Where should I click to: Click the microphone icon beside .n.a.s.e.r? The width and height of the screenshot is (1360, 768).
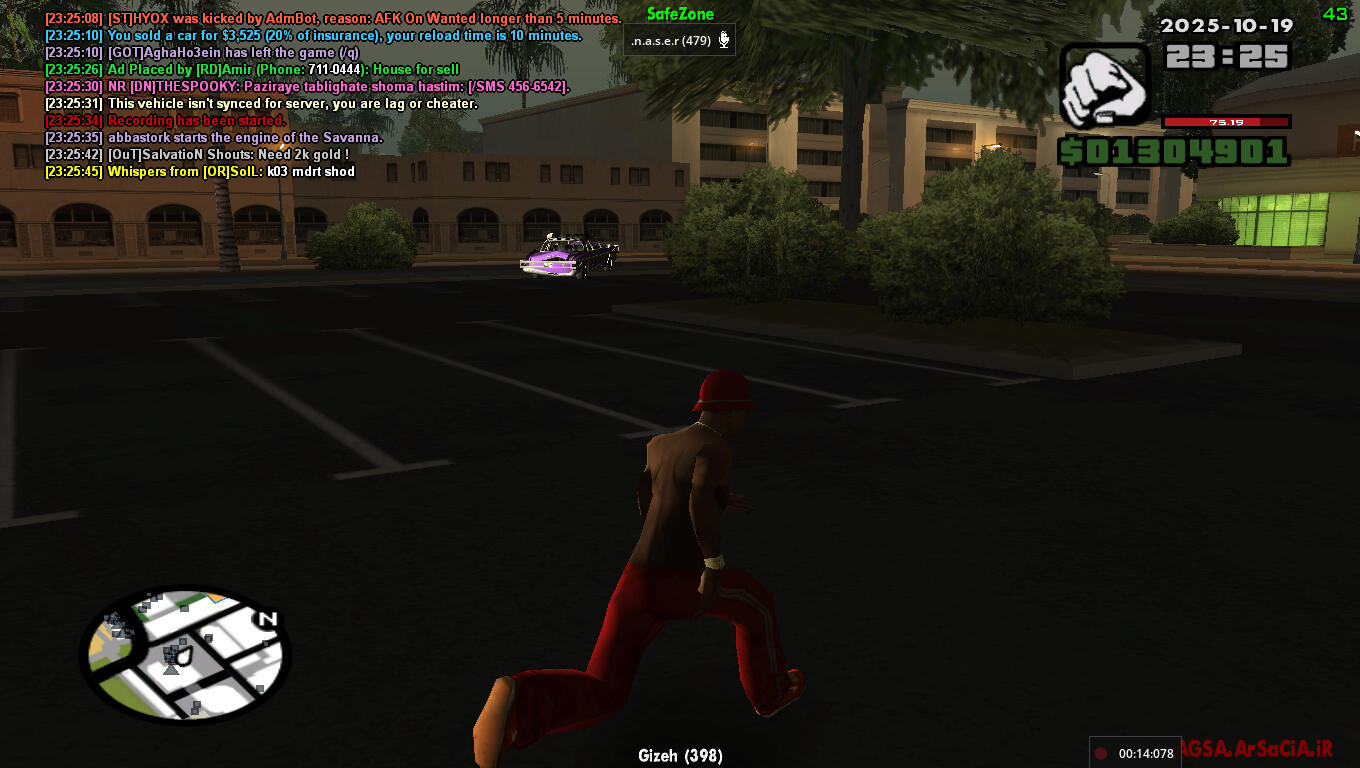click(x=724, y=41)
